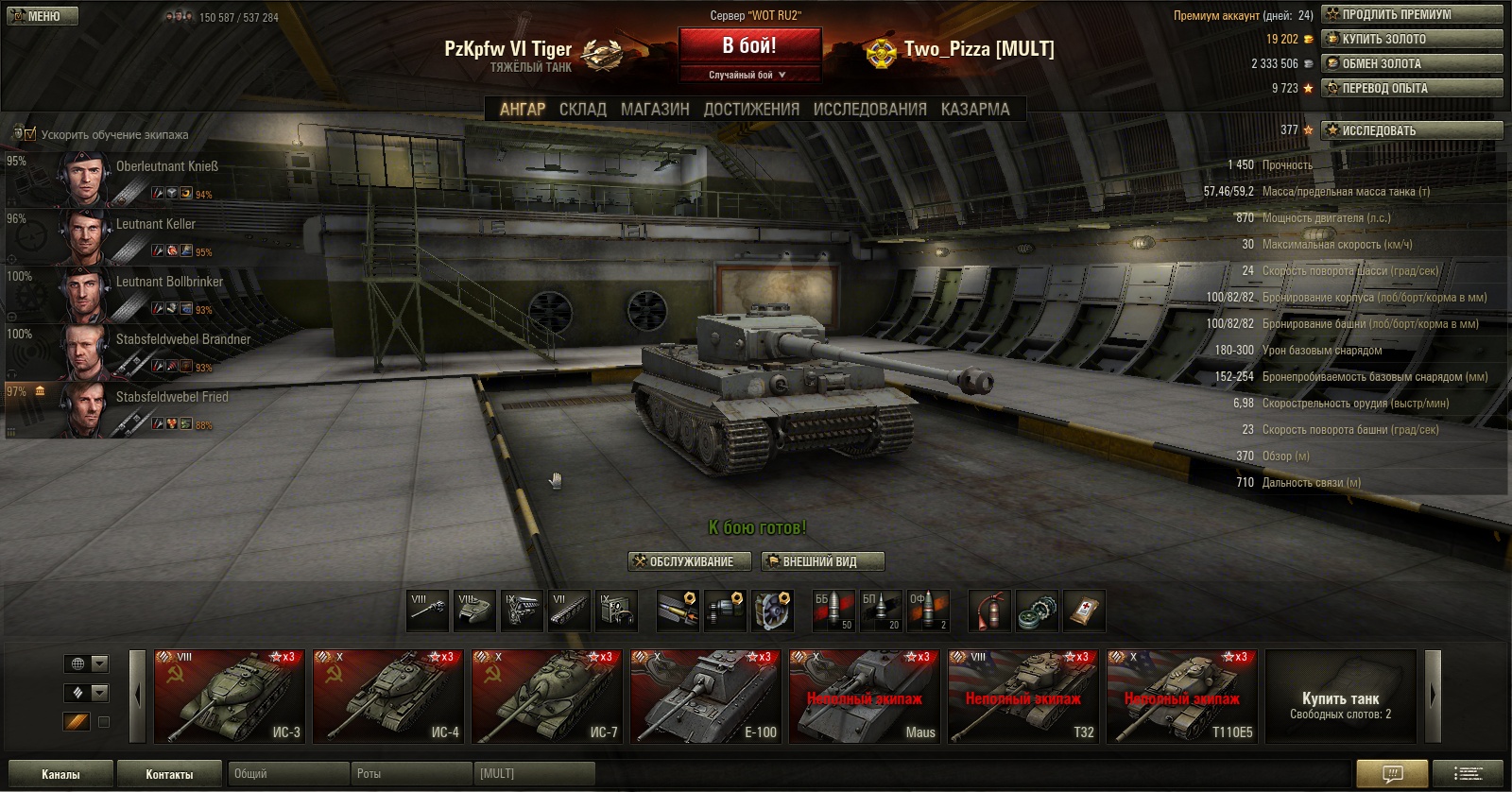
Task: Open the МЕНЮ button
Action: click(x=43, y=16)
